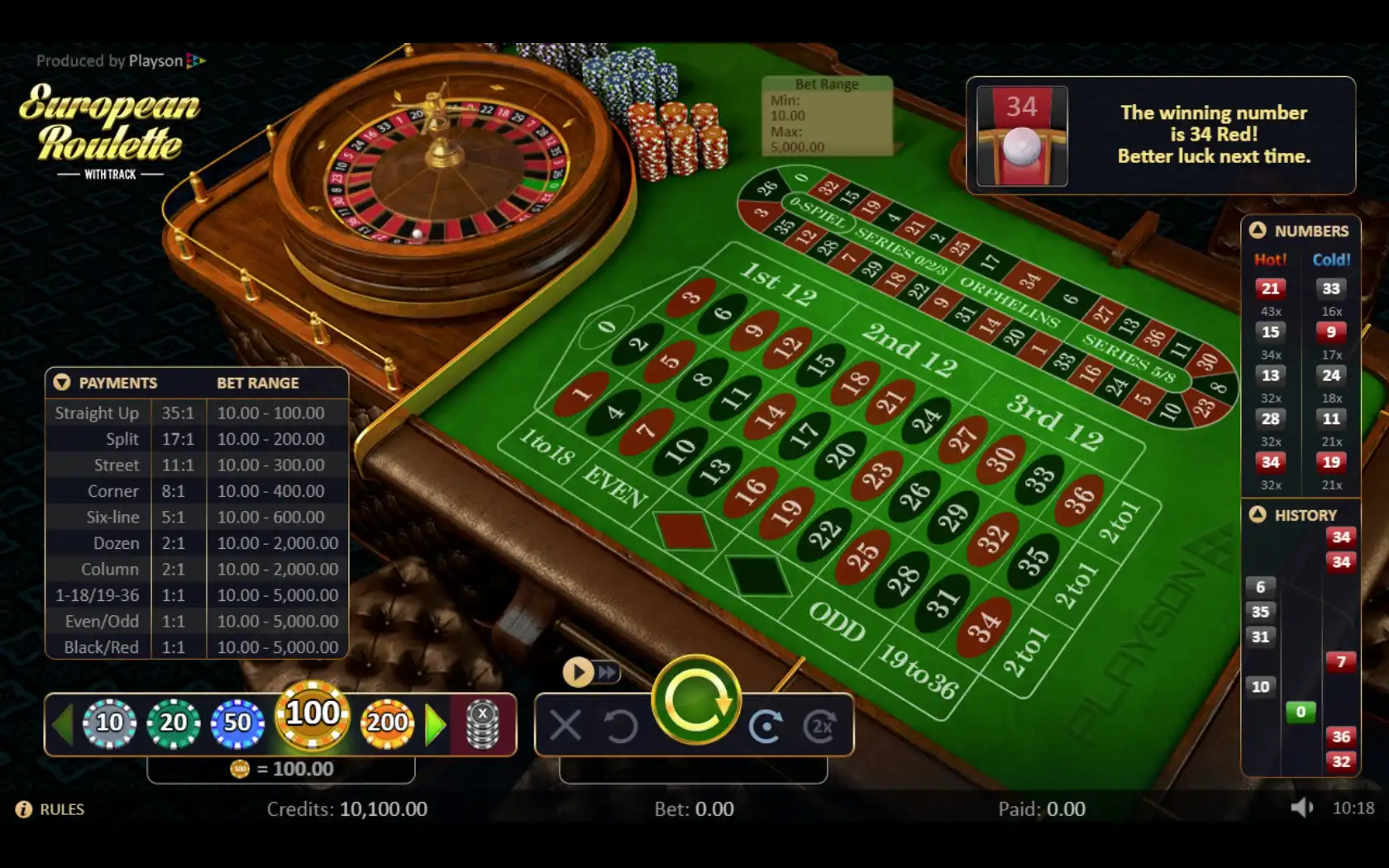Select the 10 chip
Image resolution: width=1389 pixels, height=868 pixels.
point(109,723)
